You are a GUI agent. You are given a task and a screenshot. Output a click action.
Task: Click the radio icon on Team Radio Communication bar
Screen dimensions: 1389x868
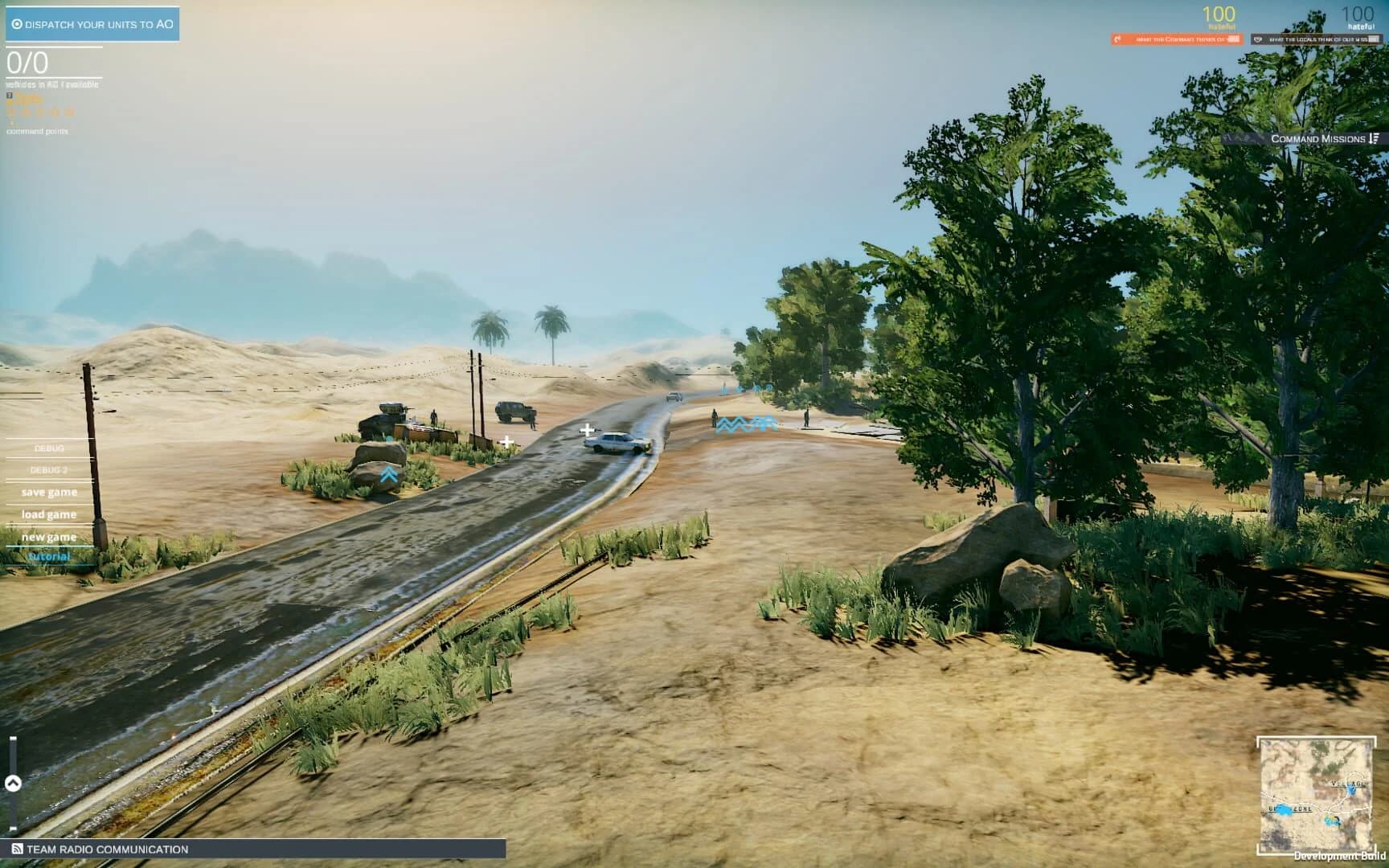(18, 847)
